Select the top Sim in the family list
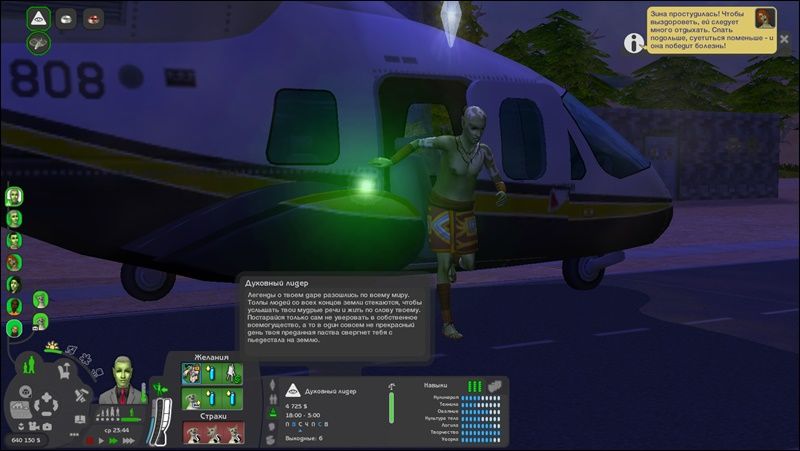The height and width of the screenshot is (451, 800). 15,194
